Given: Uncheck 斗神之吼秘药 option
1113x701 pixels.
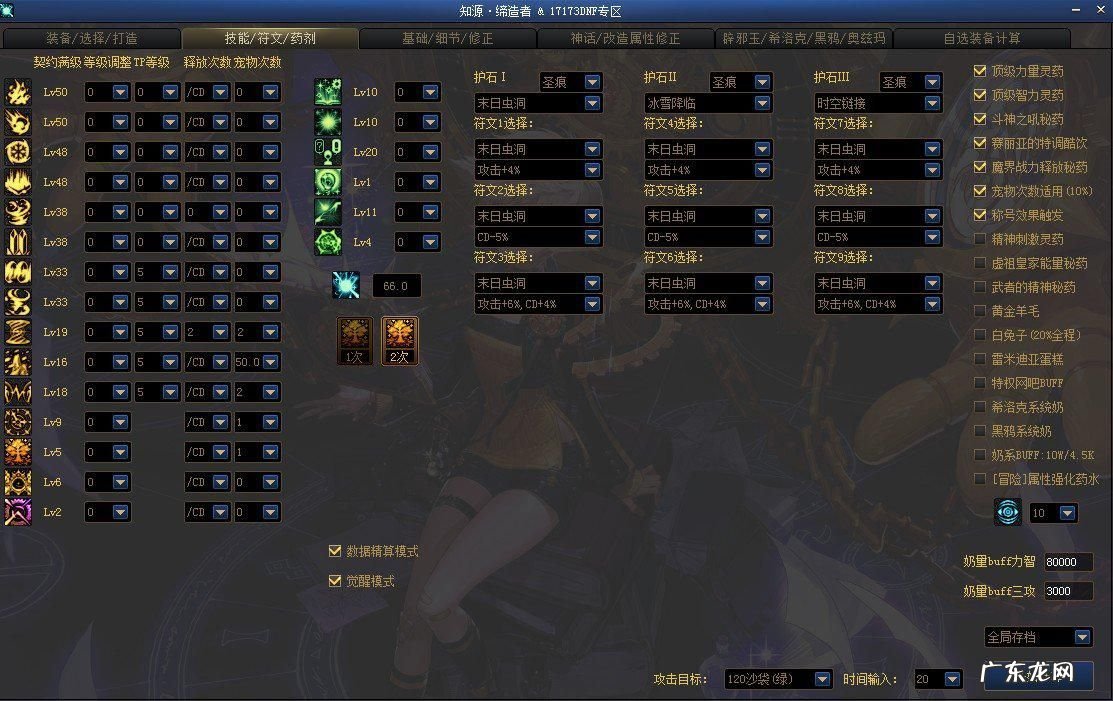Looking at the screenshot, I should tap(980, 119).
